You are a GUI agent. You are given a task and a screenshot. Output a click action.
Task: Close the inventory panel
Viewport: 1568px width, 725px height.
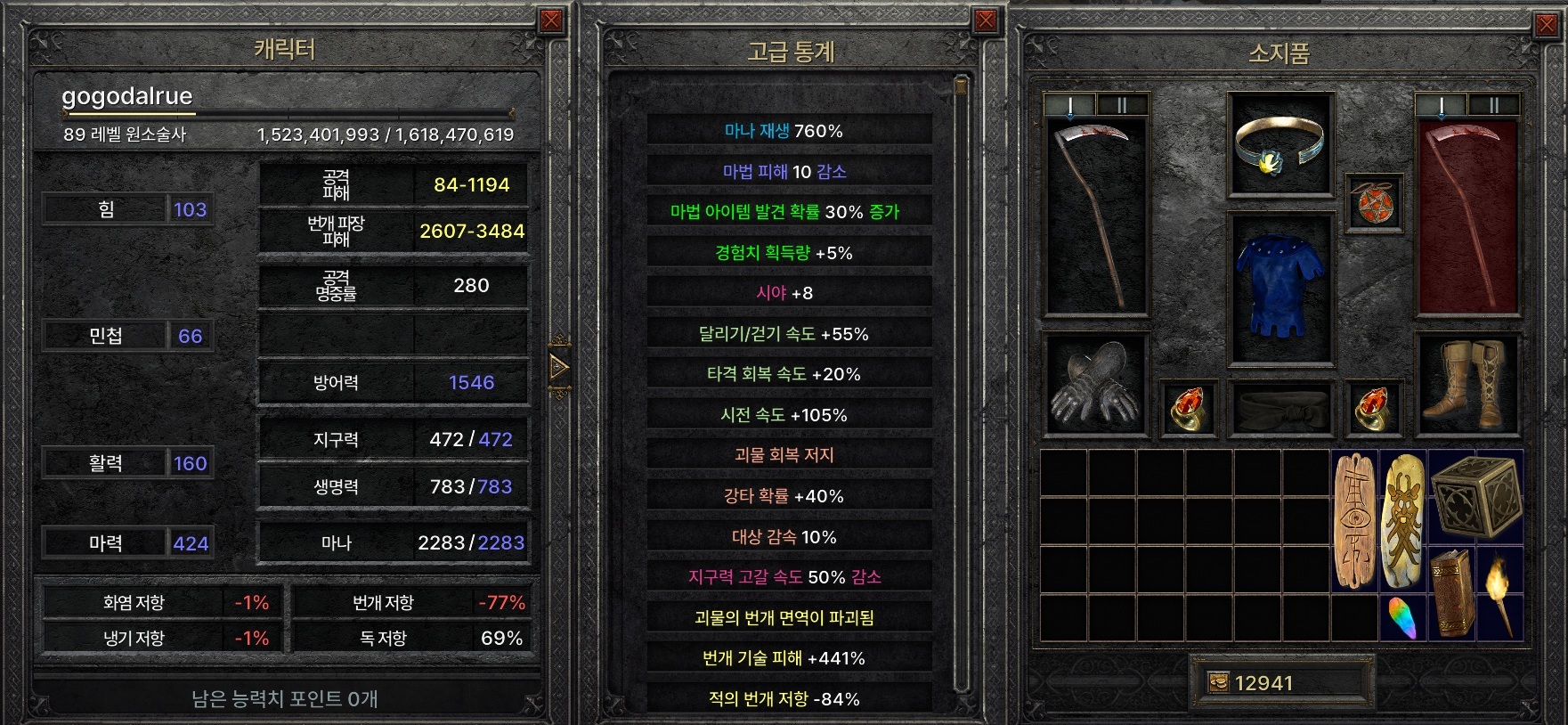[1548, 25]
